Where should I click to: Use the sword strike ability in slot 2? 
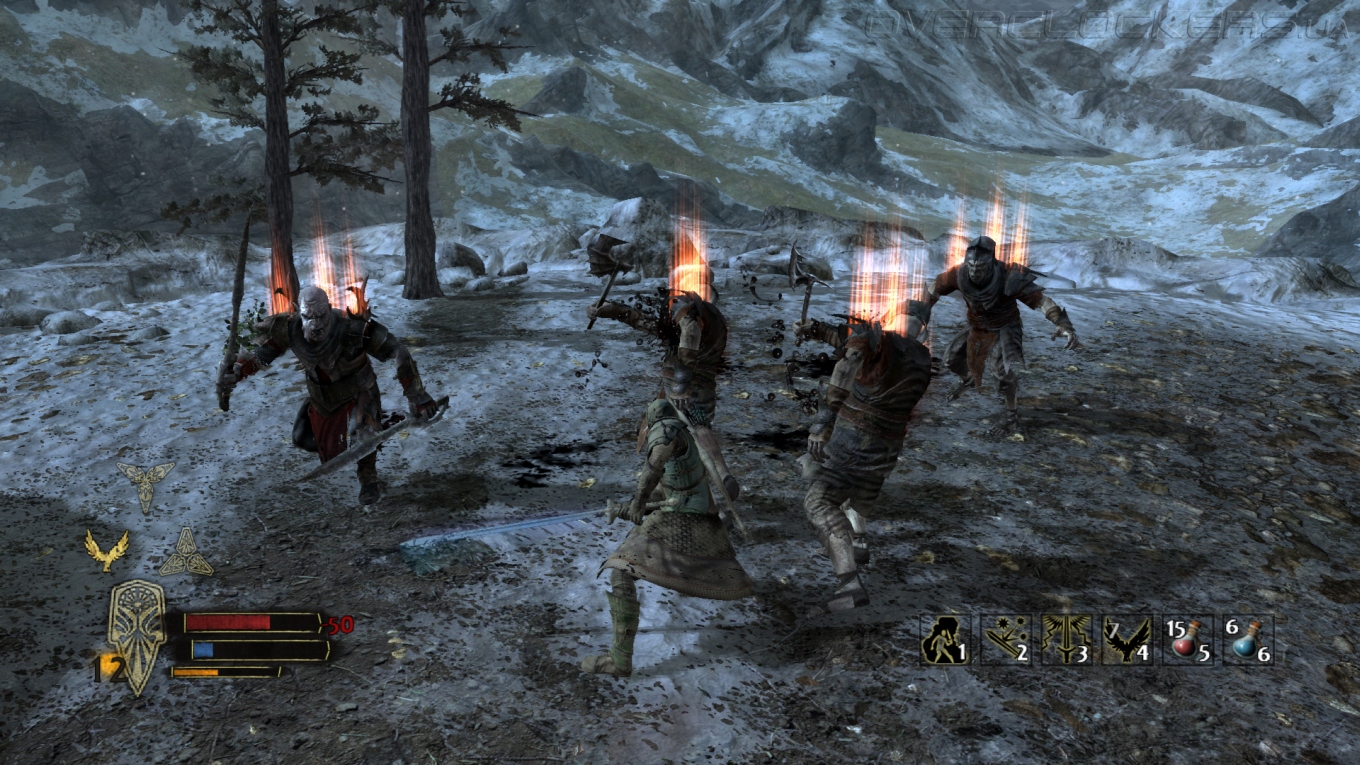tap(1005, 640)
